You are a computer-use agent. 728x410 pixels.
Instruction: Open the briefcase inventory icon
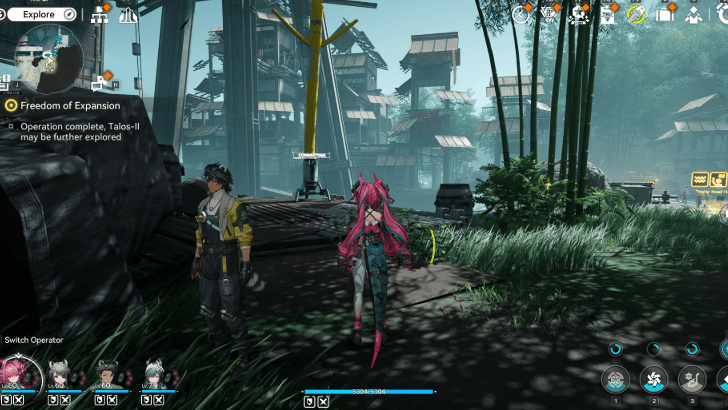[x=664, y=15]
